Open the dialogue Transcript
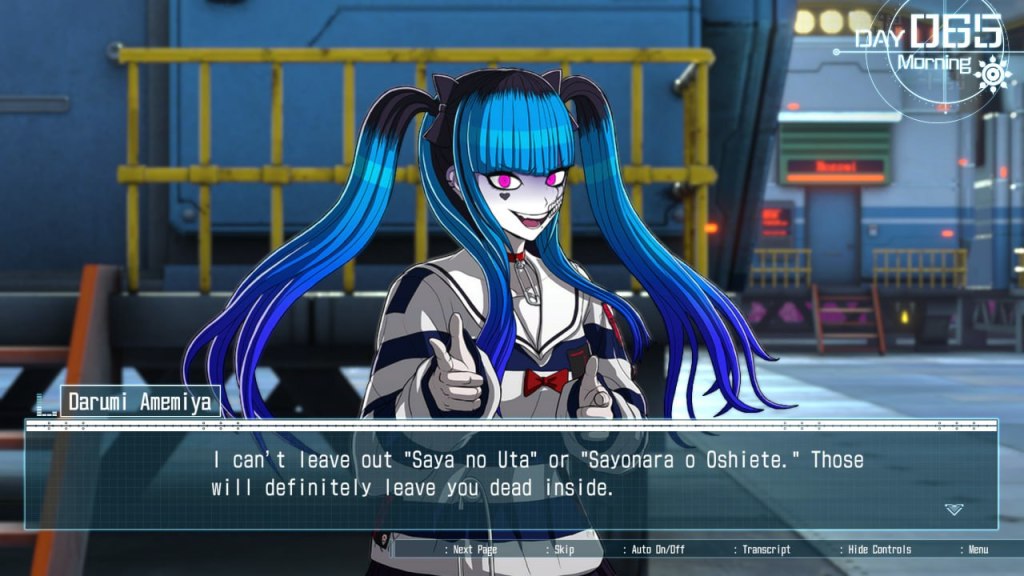The height and width of the screenshot is (576, 1024). (x=766, y=549)
